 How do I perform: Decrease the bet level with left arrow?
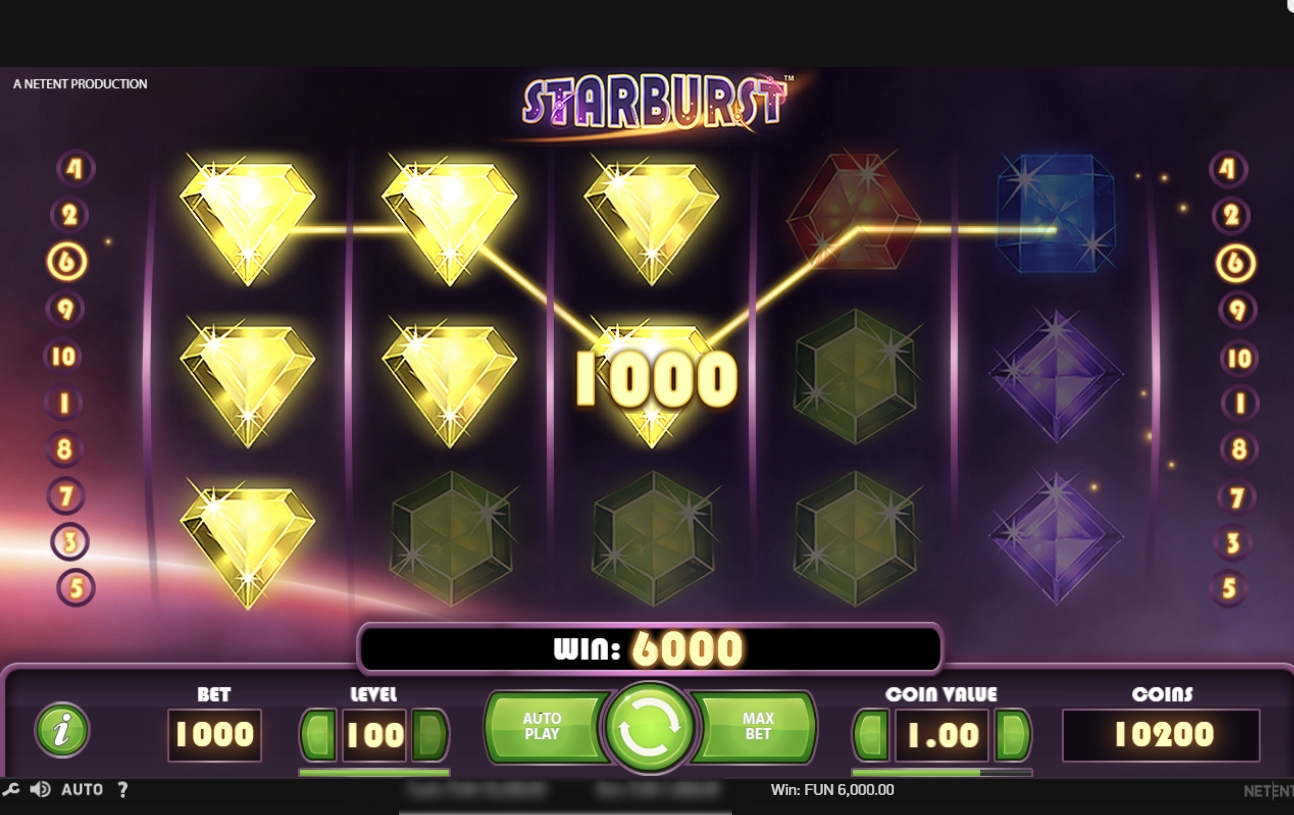(316, 734)
